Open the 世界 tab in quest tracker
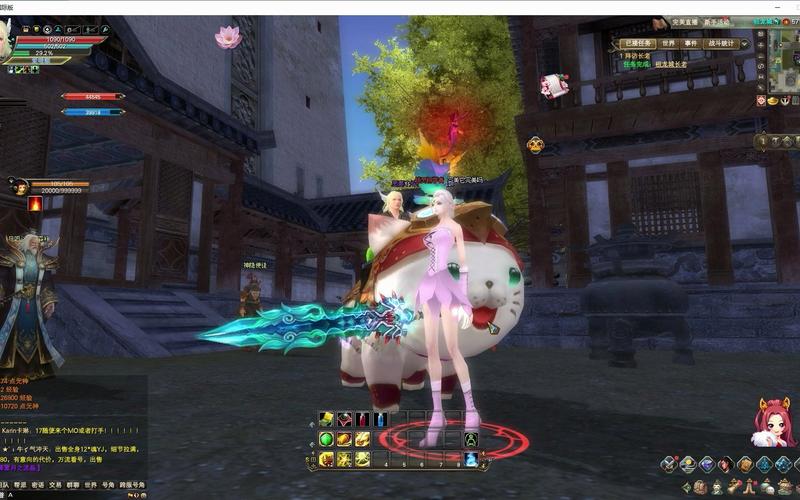The height and width of the screenshot is (500, 800). coord(668,44)
